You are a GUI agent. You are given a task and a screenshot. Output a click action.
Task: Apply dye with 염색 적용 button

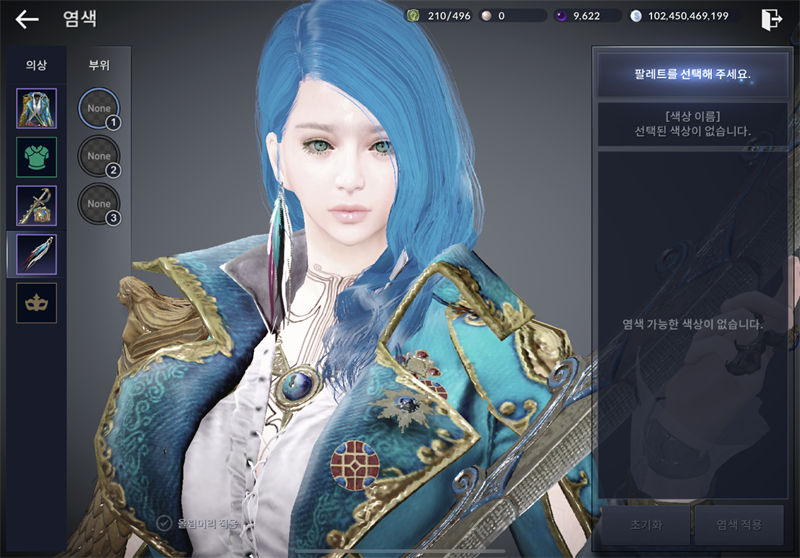pyautogui.click(x=739, y=524)
